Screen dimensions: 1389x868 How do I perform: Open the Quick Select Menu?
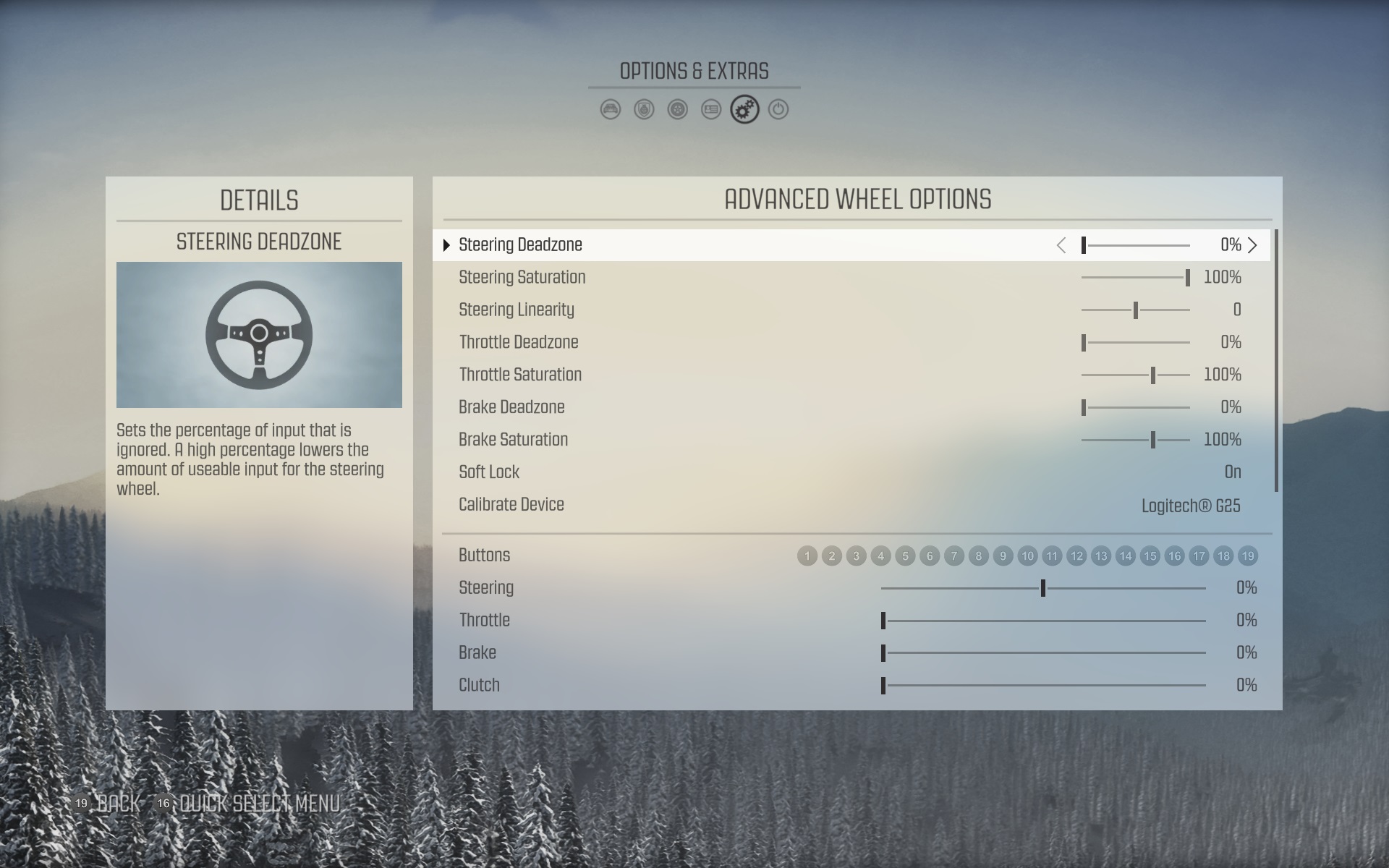(250, 804)
